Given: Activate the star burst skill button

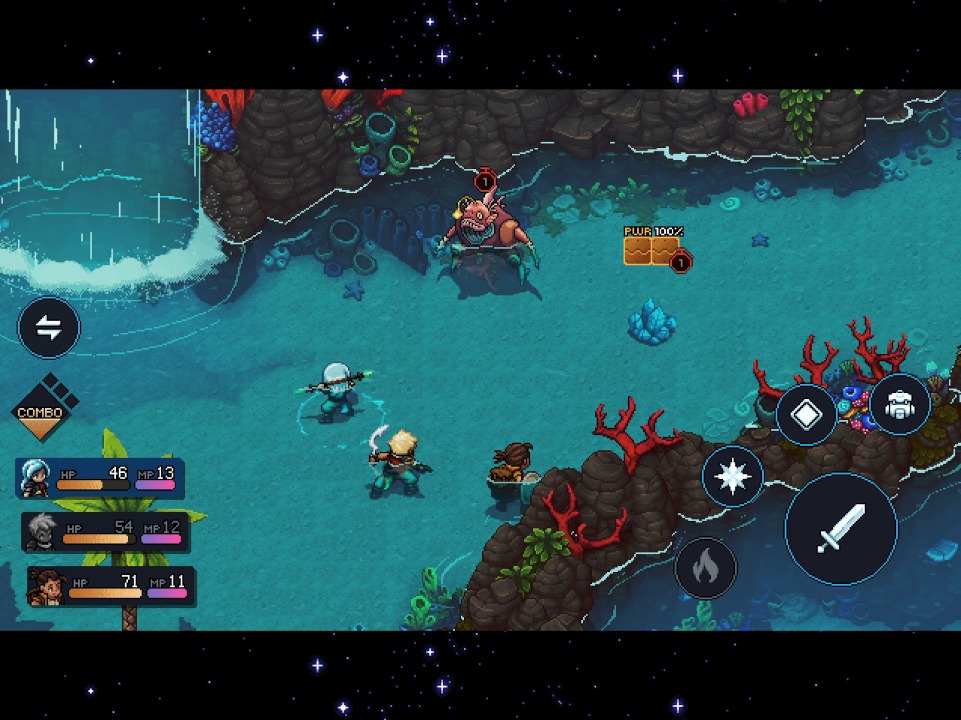Looking at the screenshot, I should click(x=733, y=476).
